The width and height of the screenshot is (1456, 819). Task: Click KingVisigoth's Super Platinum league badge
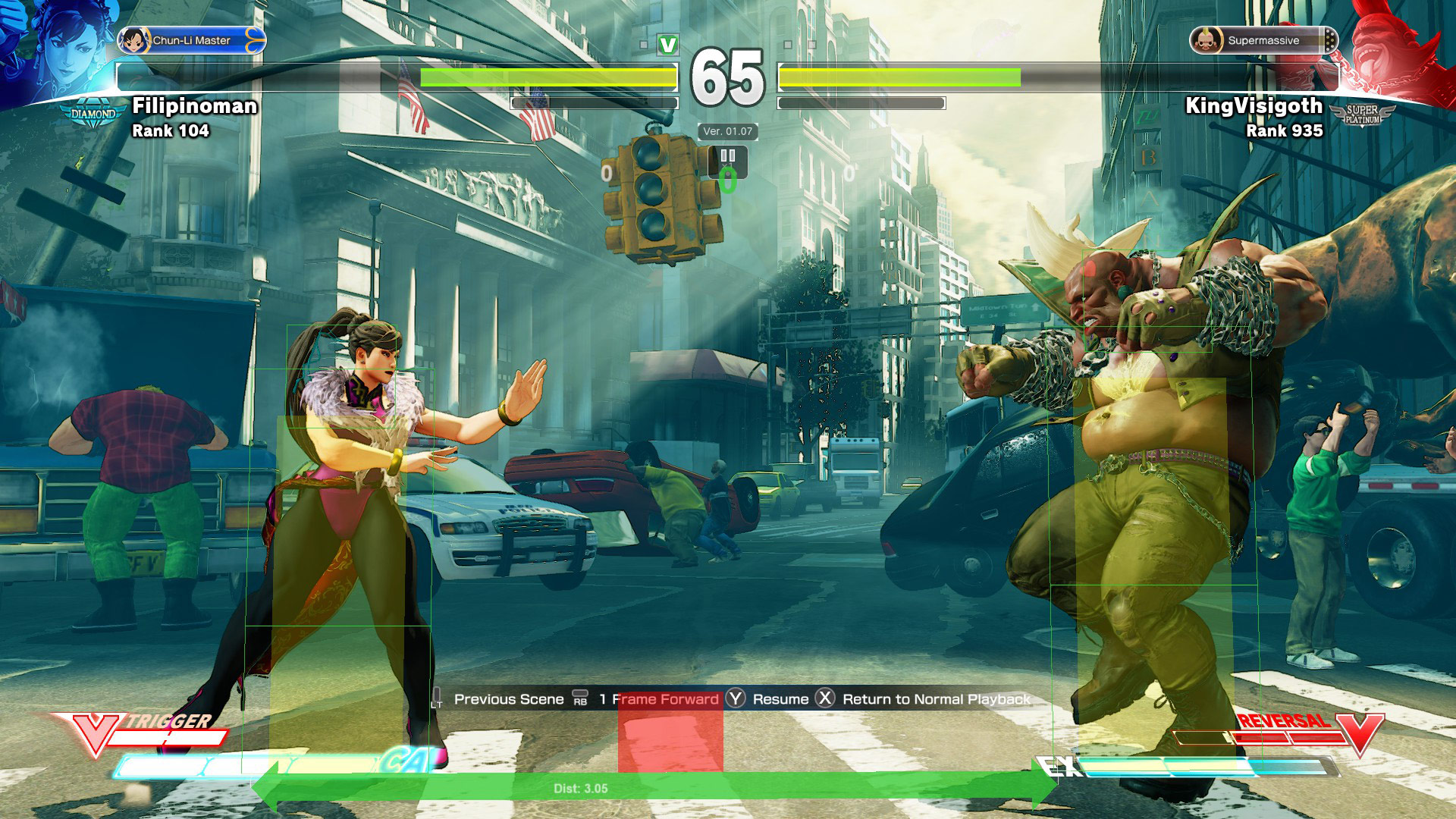click(1363, 115)
